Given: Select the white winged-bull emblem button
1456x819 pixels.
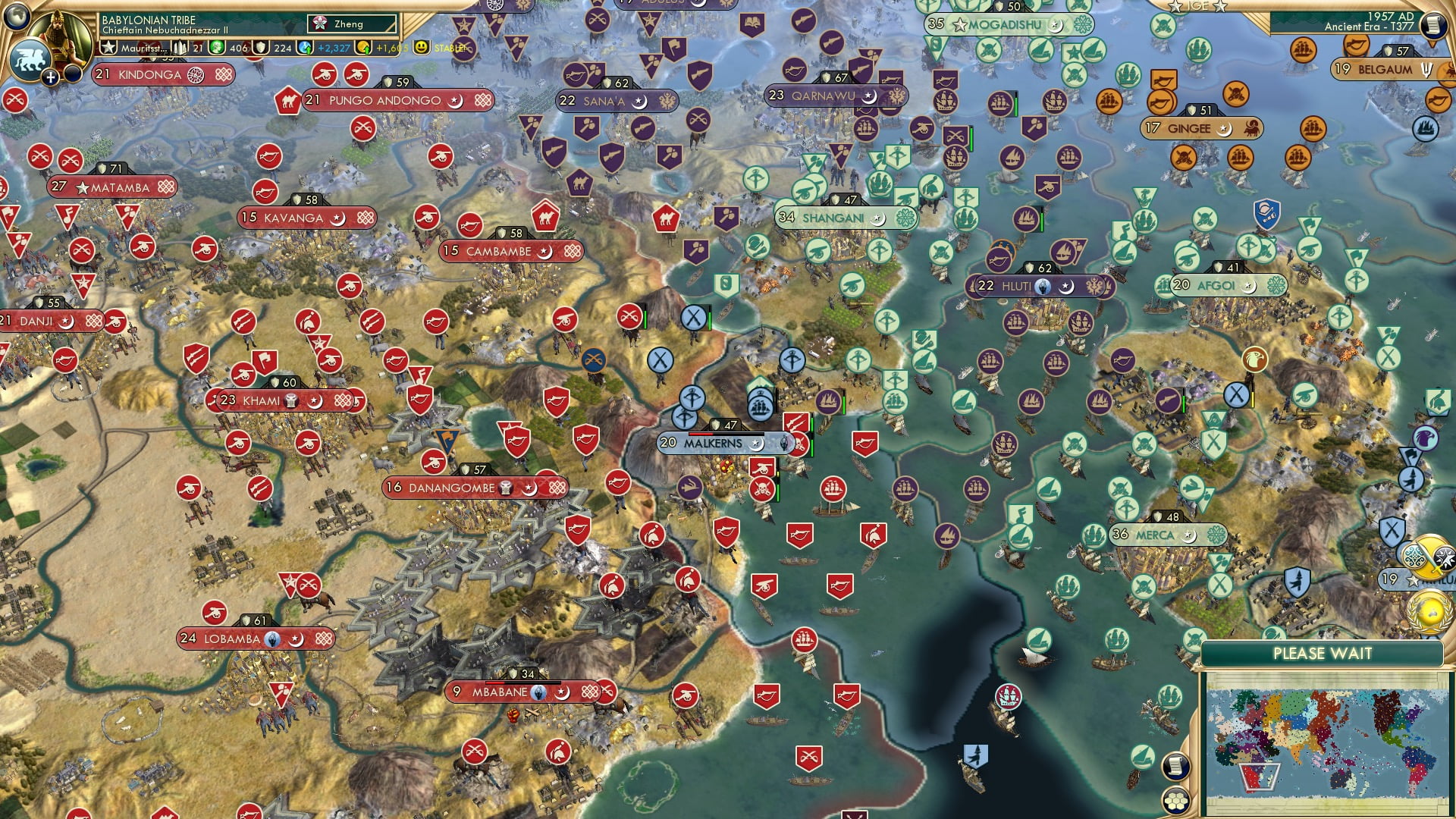Looking at the screenshot, I should click(x=29, y=59).
